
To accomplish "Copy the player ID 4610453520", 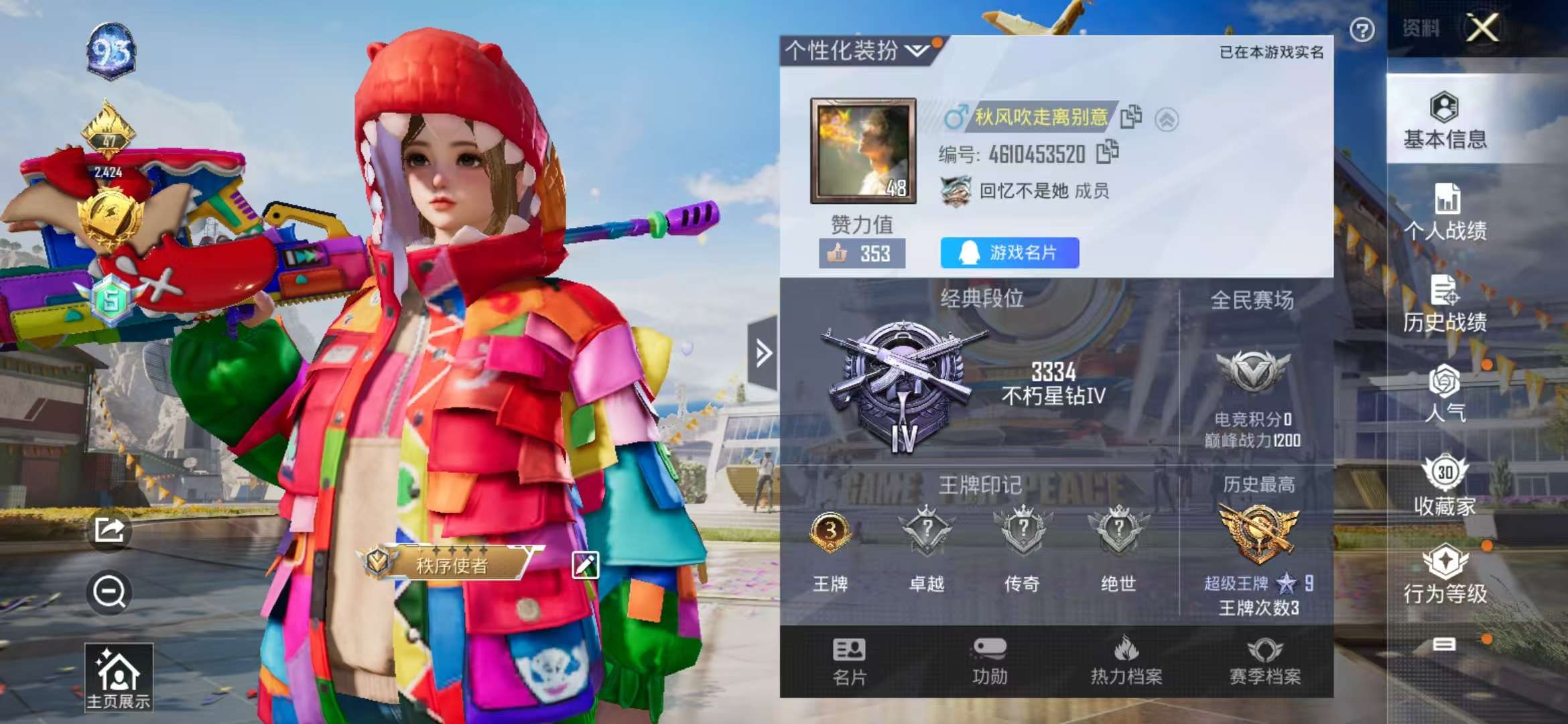I will [1109, 152].
